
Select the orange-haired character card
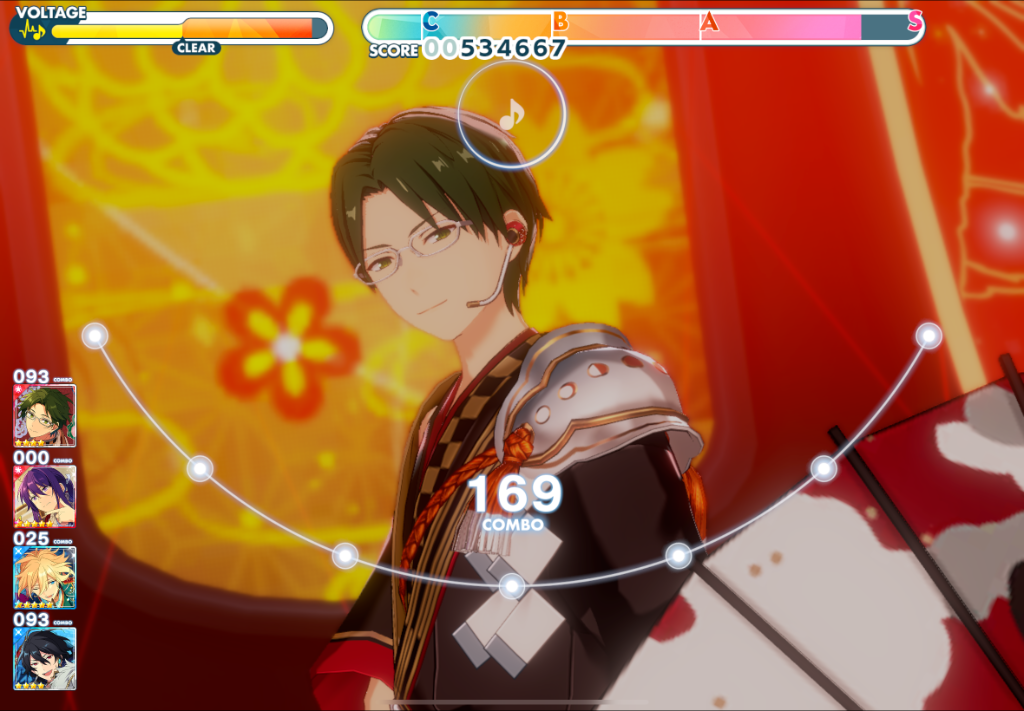[44, 577]
